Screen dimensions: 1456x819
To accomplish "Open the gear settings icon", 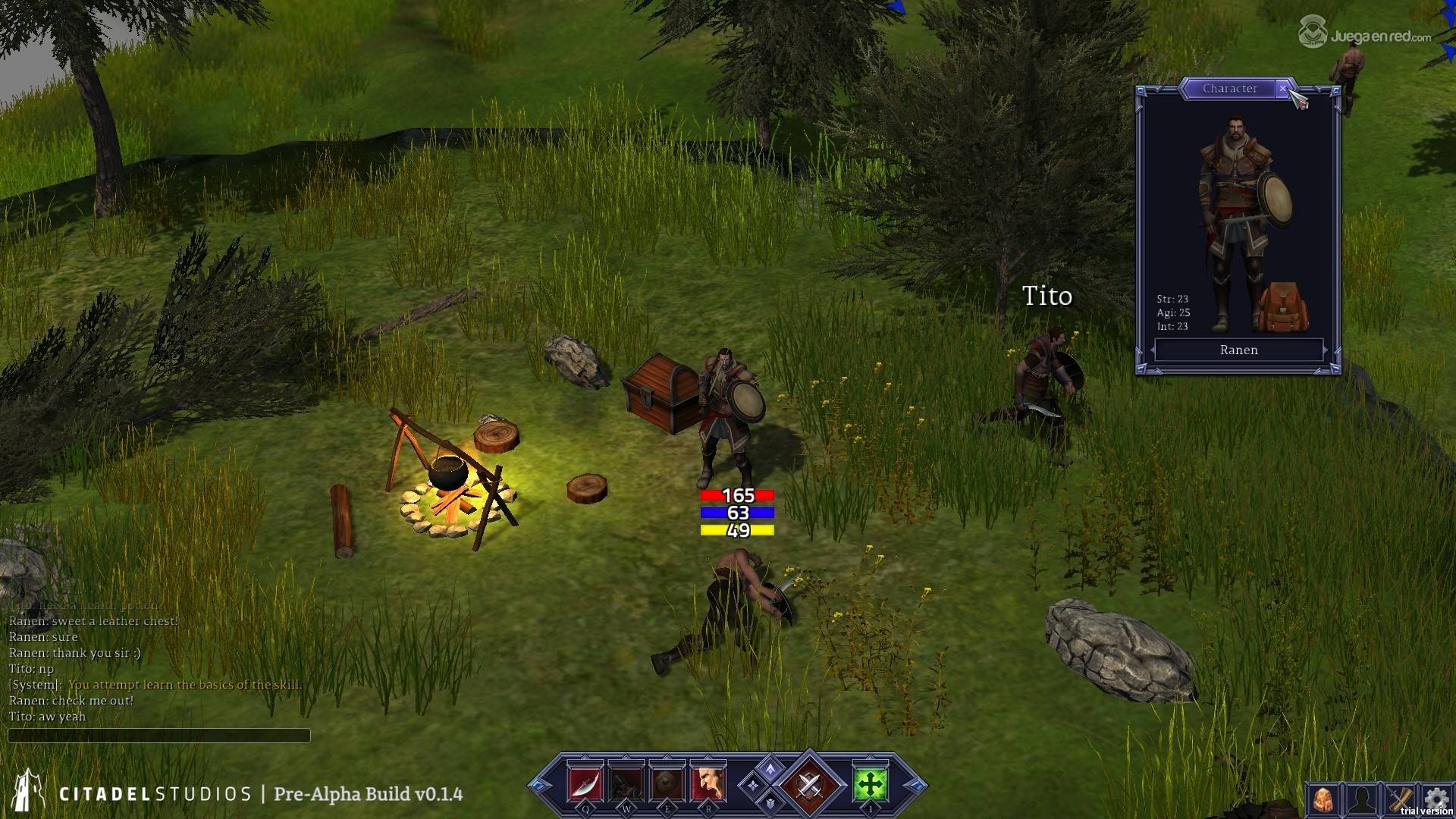I will point(1436,799).
